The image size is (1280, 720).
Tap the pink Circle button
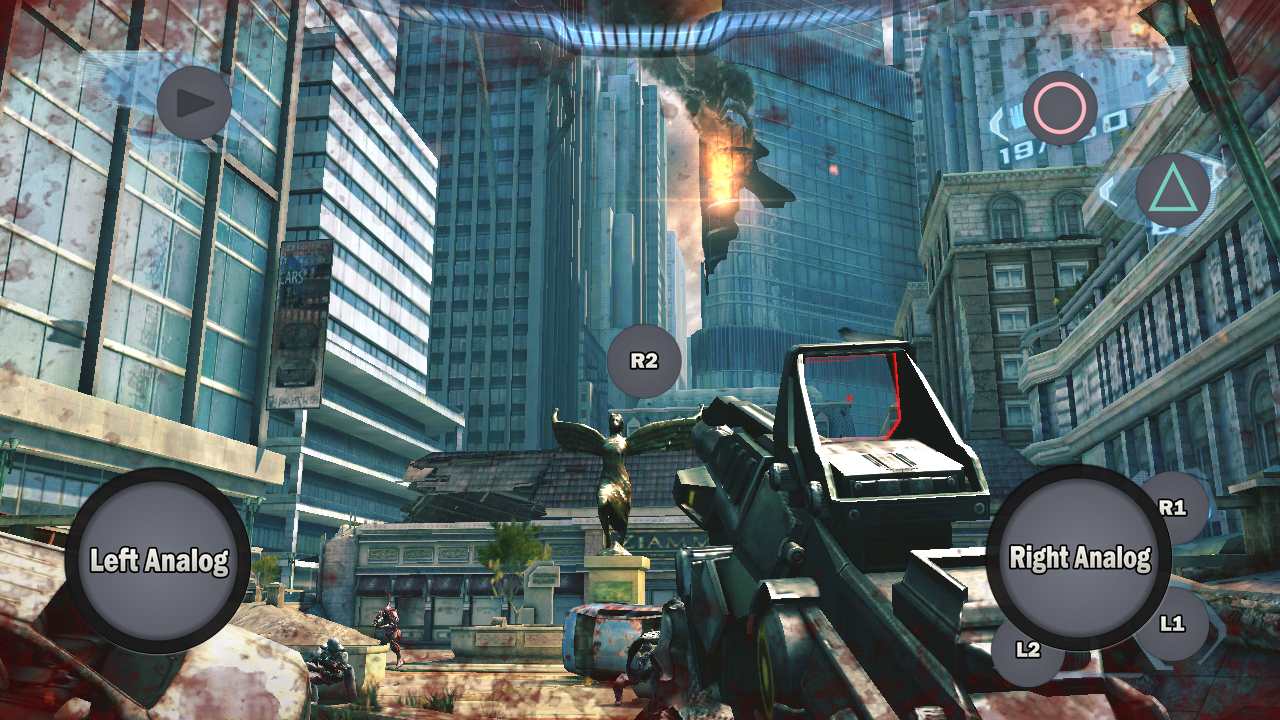1060,108
